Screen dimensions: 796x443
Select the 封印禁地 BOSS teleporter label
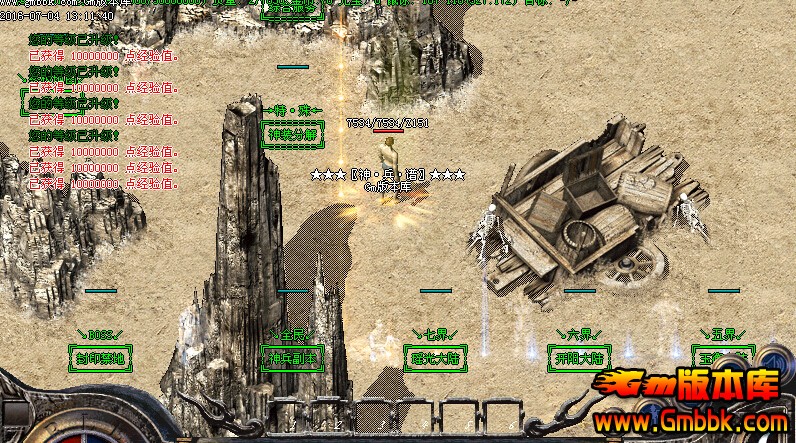[100, 357]
